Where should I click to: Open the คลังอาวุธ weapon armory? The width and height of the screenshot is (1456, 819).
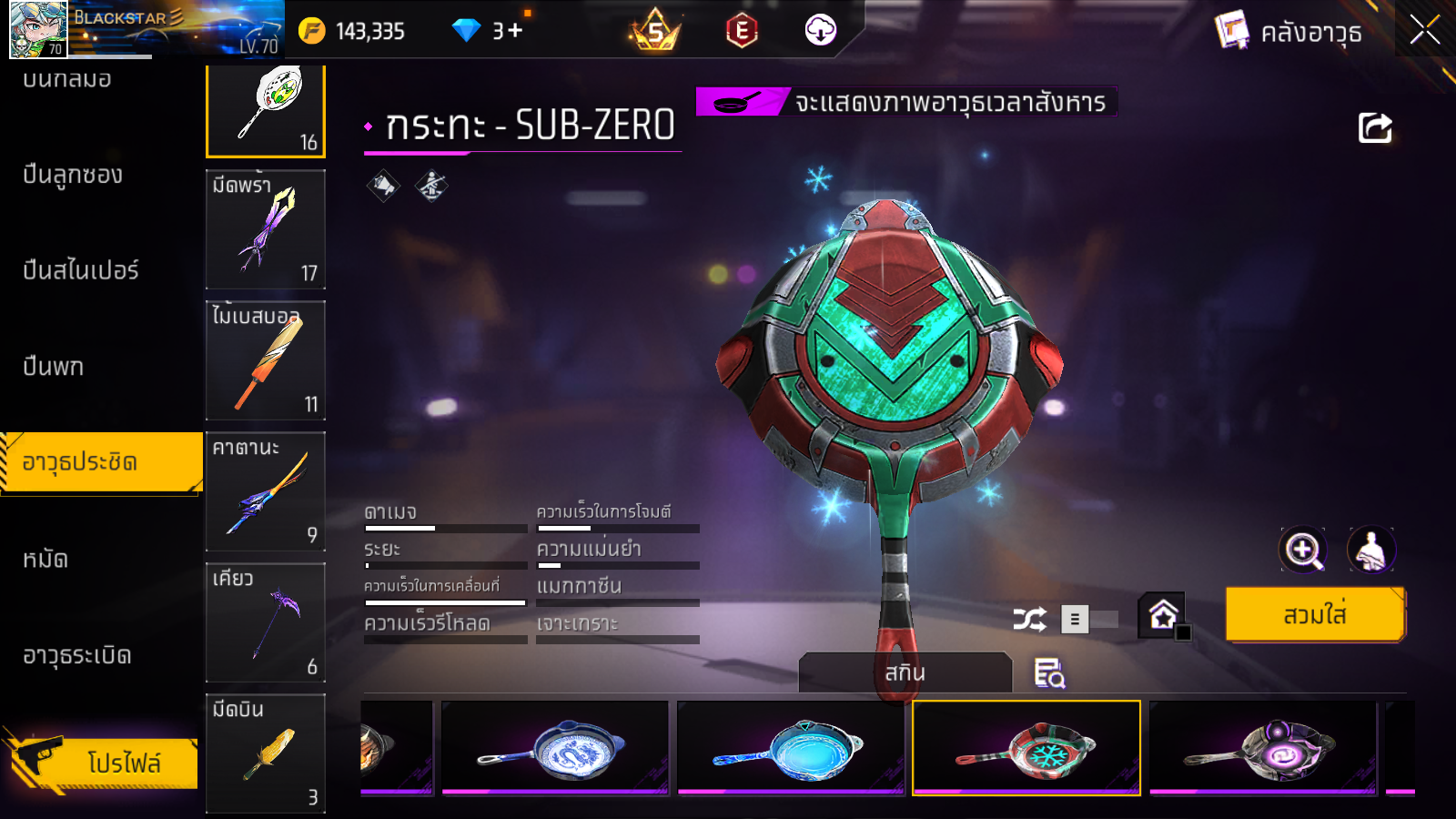(x=1289, y=33)
